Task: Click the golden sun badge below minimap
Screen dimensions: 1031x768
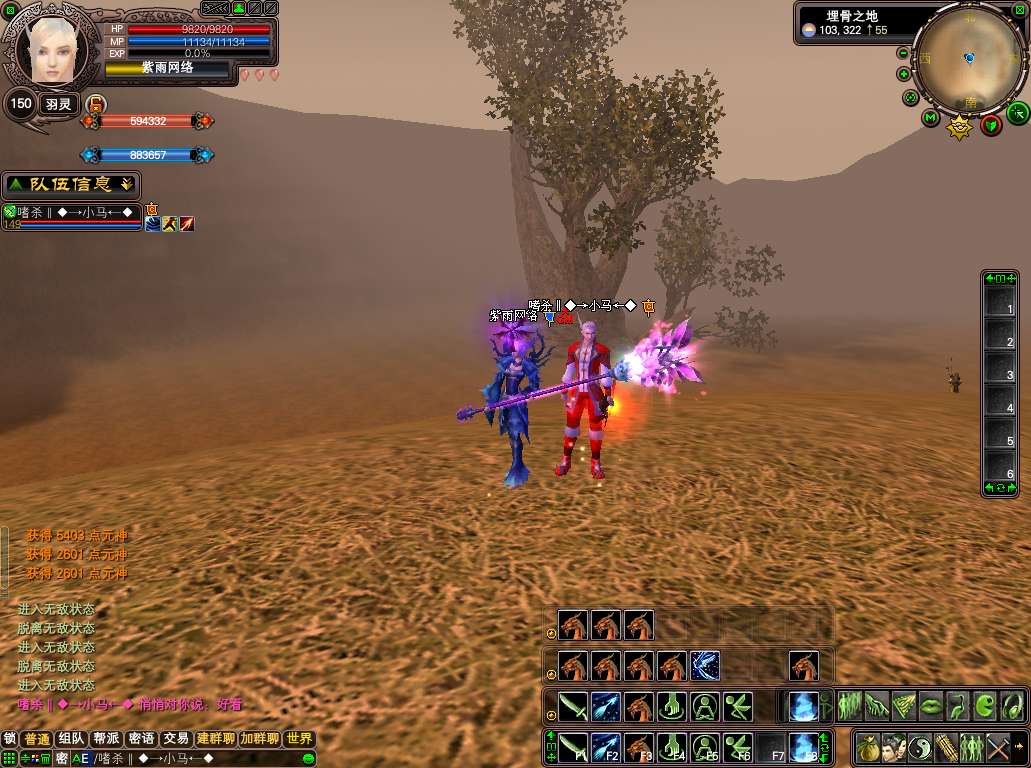Action: (x=960, y=128)
